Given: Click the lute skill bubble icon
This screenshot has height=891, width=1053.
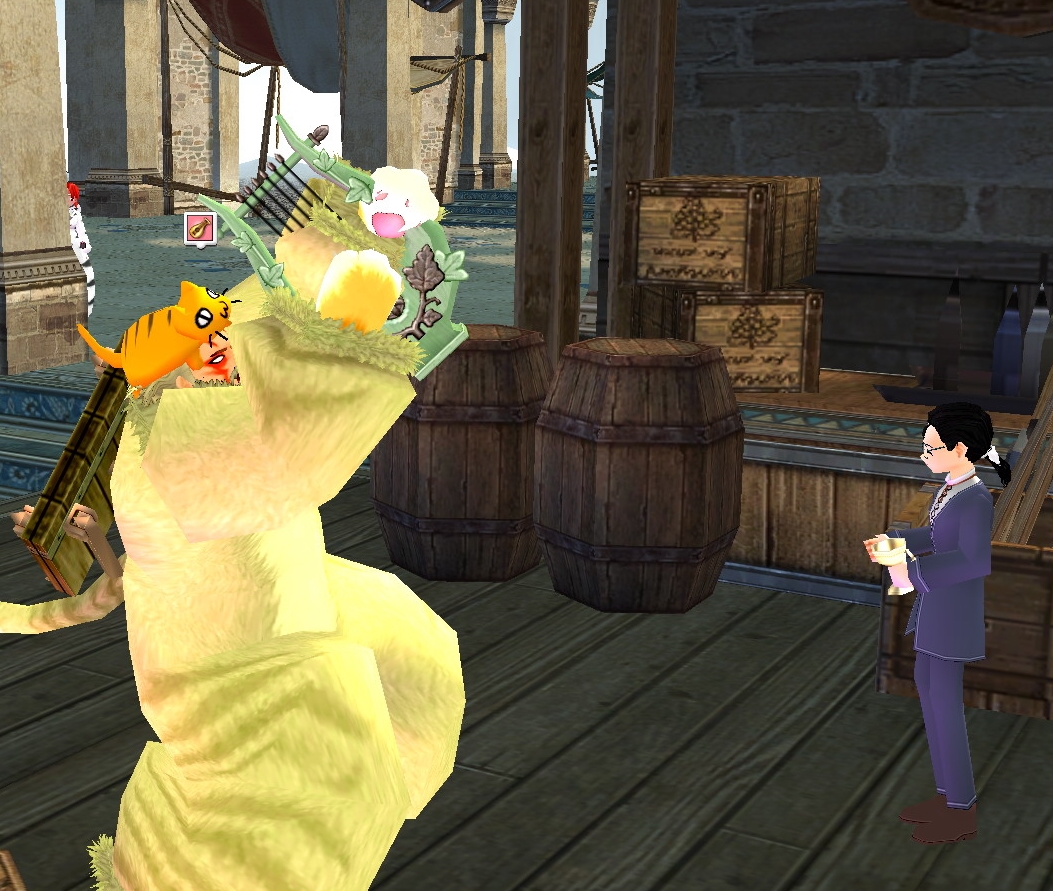Looking at the screenshot, I should click(x=200, y=228).
